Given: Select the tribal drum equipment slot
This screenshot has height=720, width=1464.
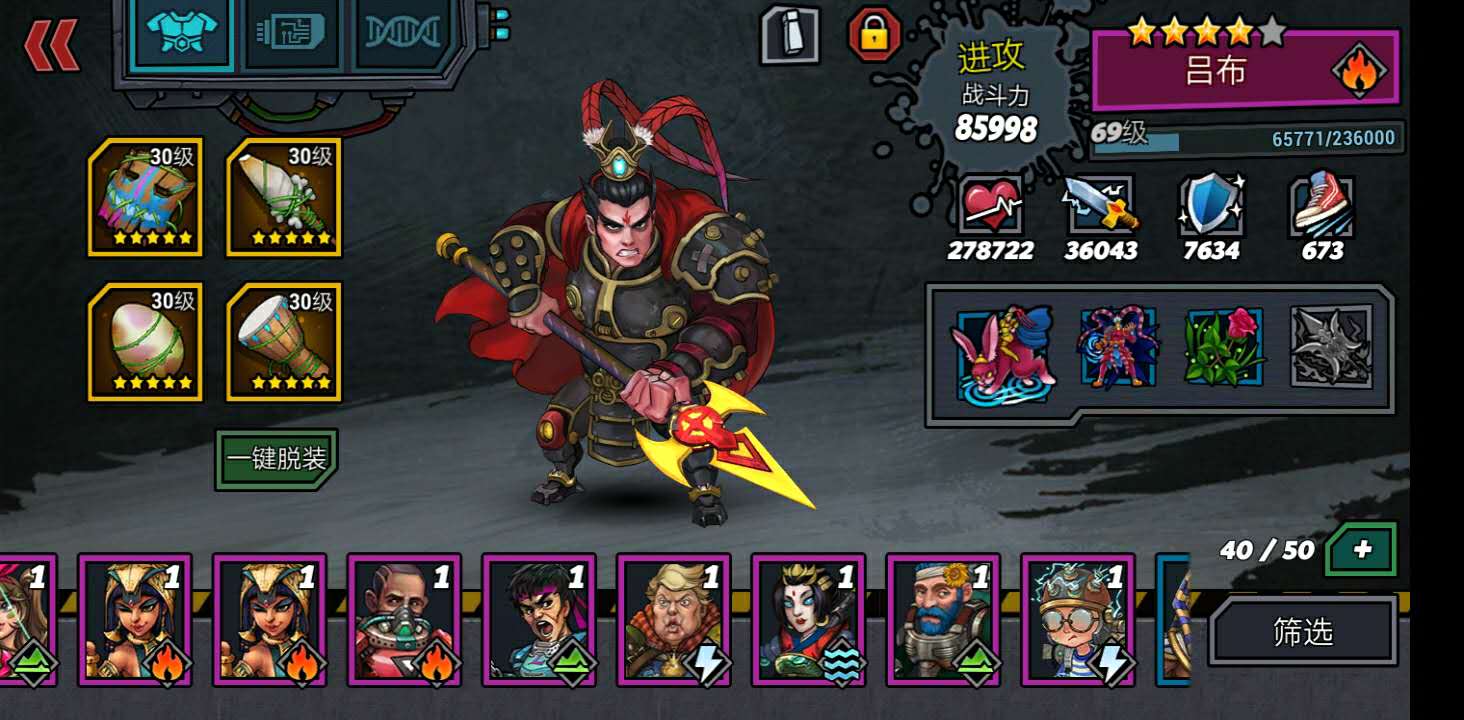Looking at the screenshot, I should (x=284, y=342).
